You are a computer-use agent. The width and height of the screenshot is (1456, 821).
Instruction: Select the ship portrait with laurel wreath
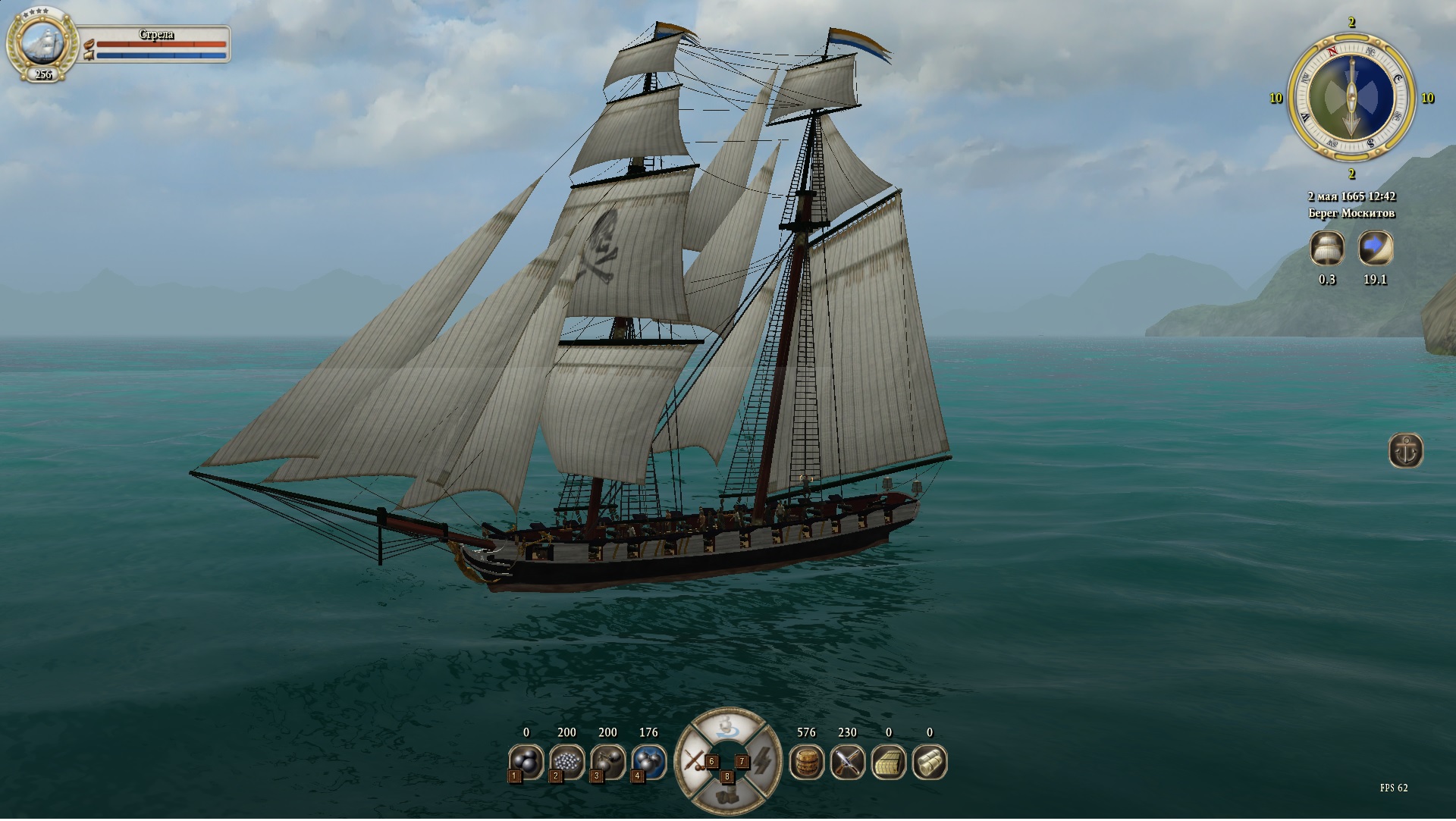coord(42,42)
